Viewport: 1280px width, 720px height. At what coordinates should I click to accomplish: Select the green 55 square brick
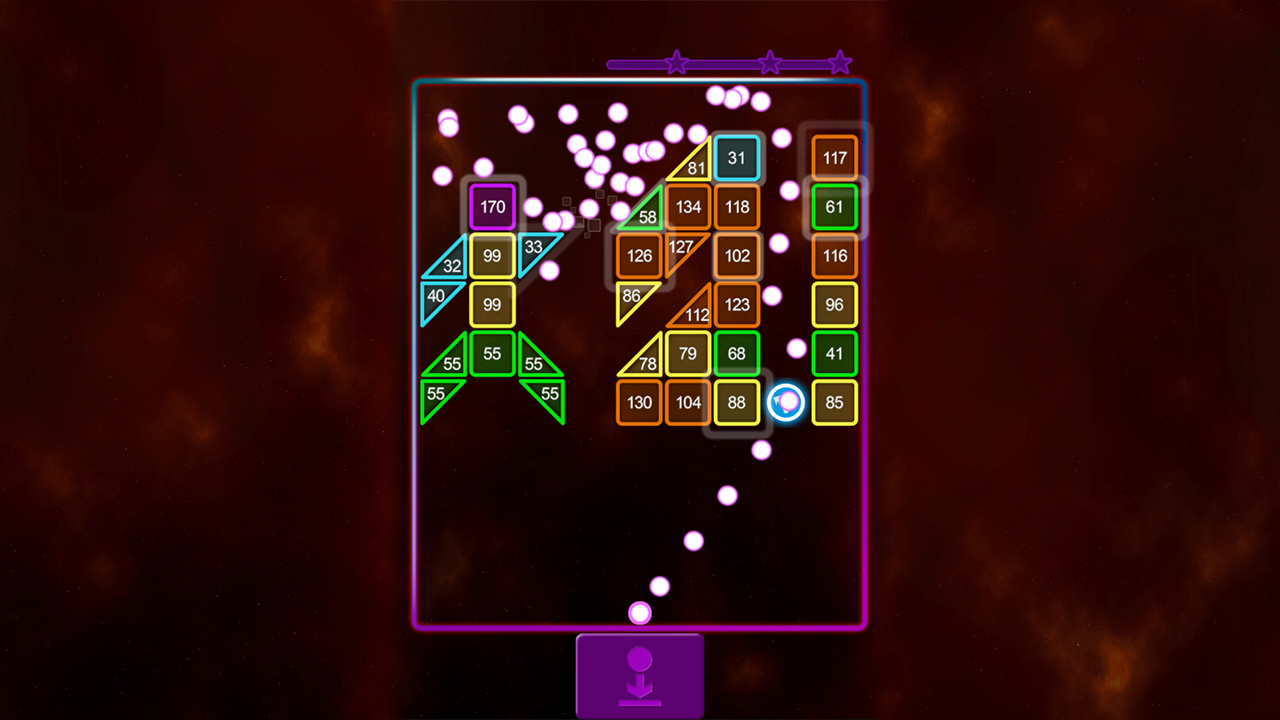[x=492, y=354]
